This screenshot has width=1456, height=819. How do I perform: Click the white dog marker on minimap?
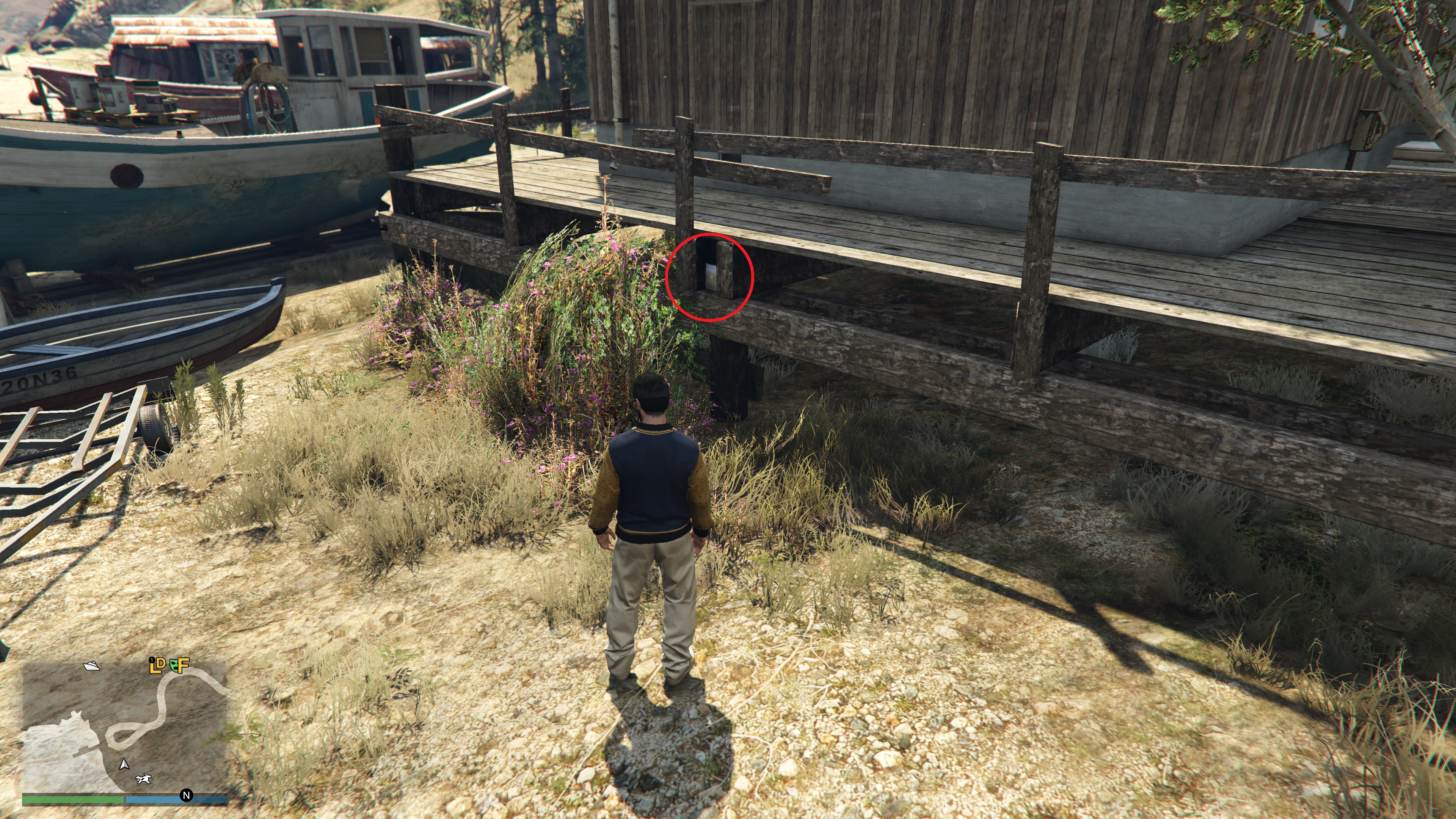144,780
